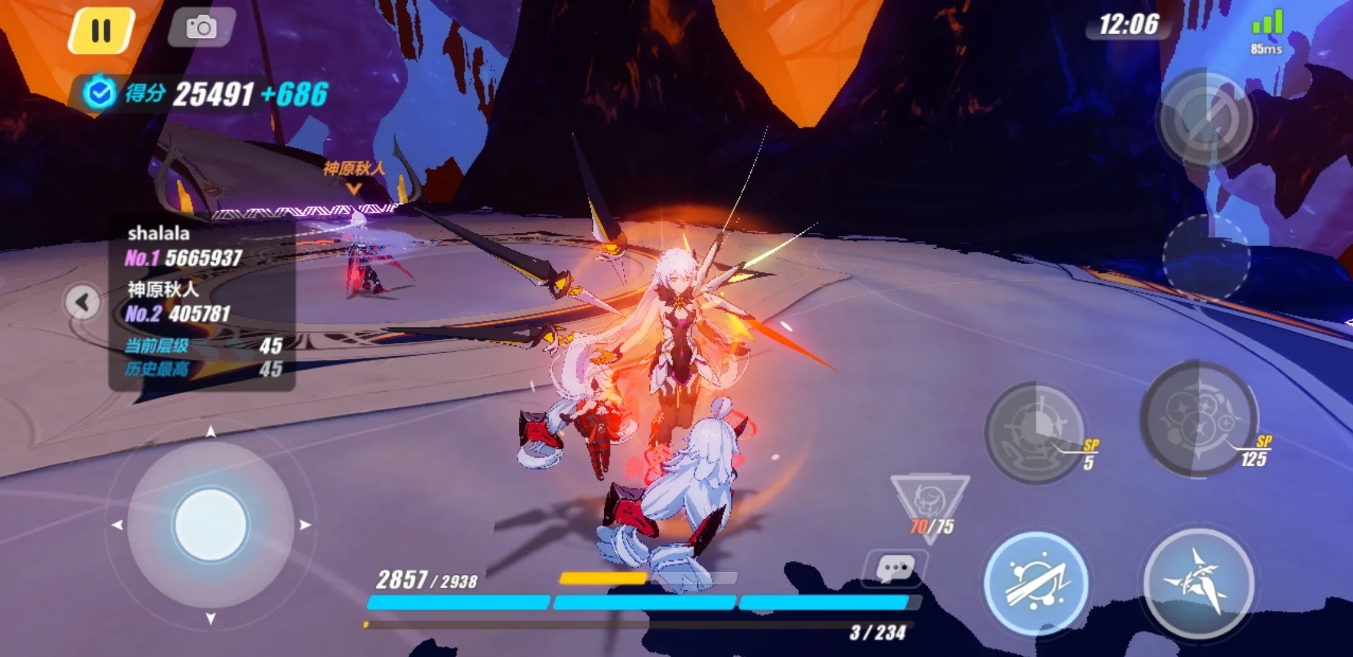Tap the disabled crossed-out circular skill button

click(x=1205, y=117)
